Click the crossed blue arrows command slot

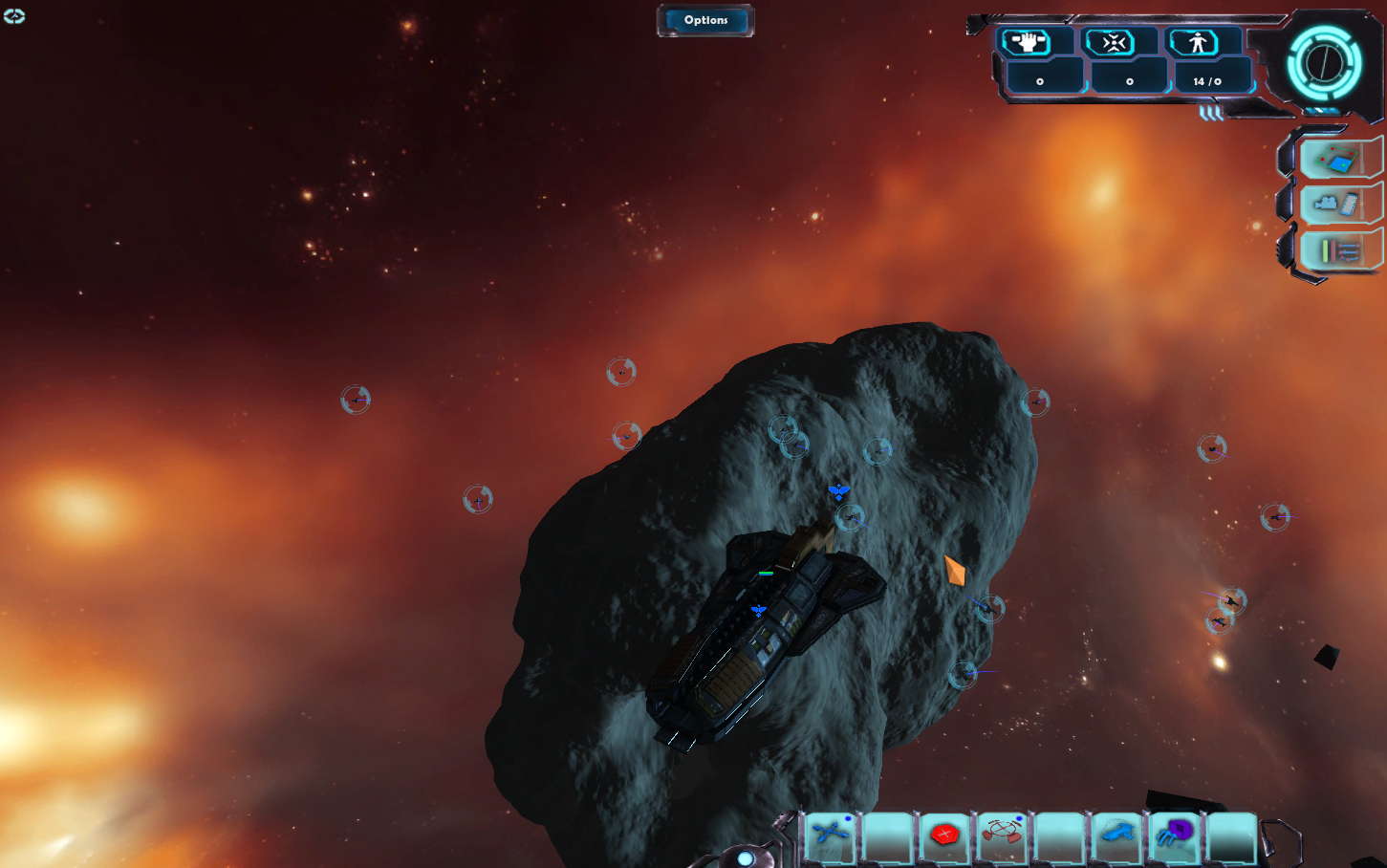tap(831, 834)
